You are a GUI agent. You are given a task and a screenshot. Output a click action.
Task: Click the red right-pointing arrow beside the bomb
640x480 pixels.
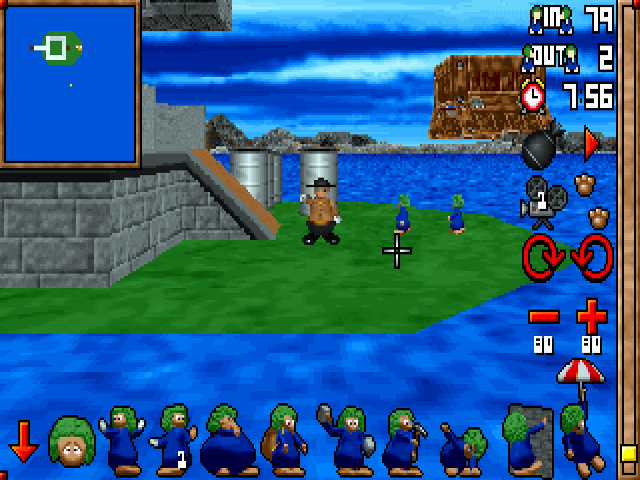coord(591,144)
